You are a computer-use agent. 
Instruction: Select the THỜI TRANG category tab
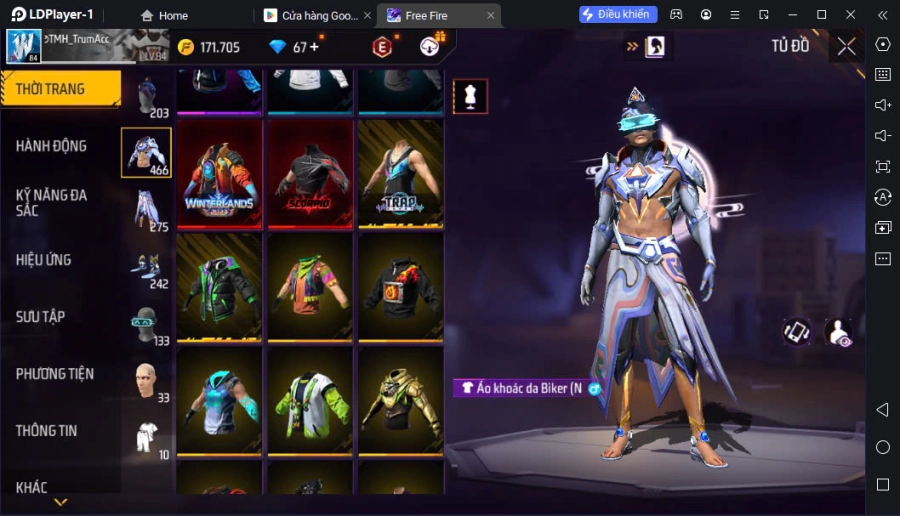click(60, 89)
